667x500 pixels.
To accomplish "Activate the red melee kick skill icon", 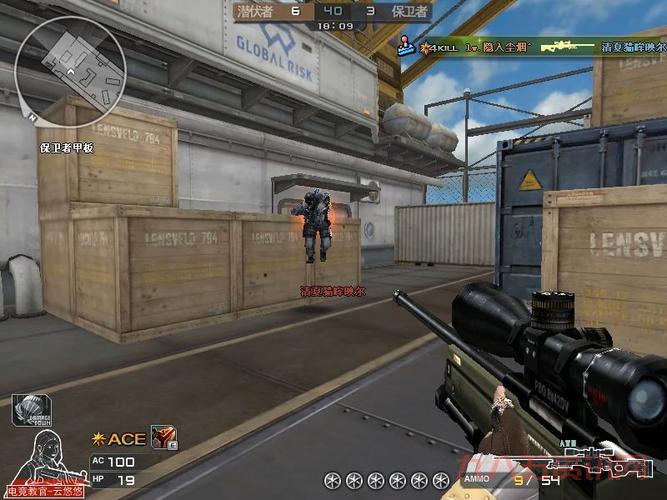I will click(x=163, y=437).
